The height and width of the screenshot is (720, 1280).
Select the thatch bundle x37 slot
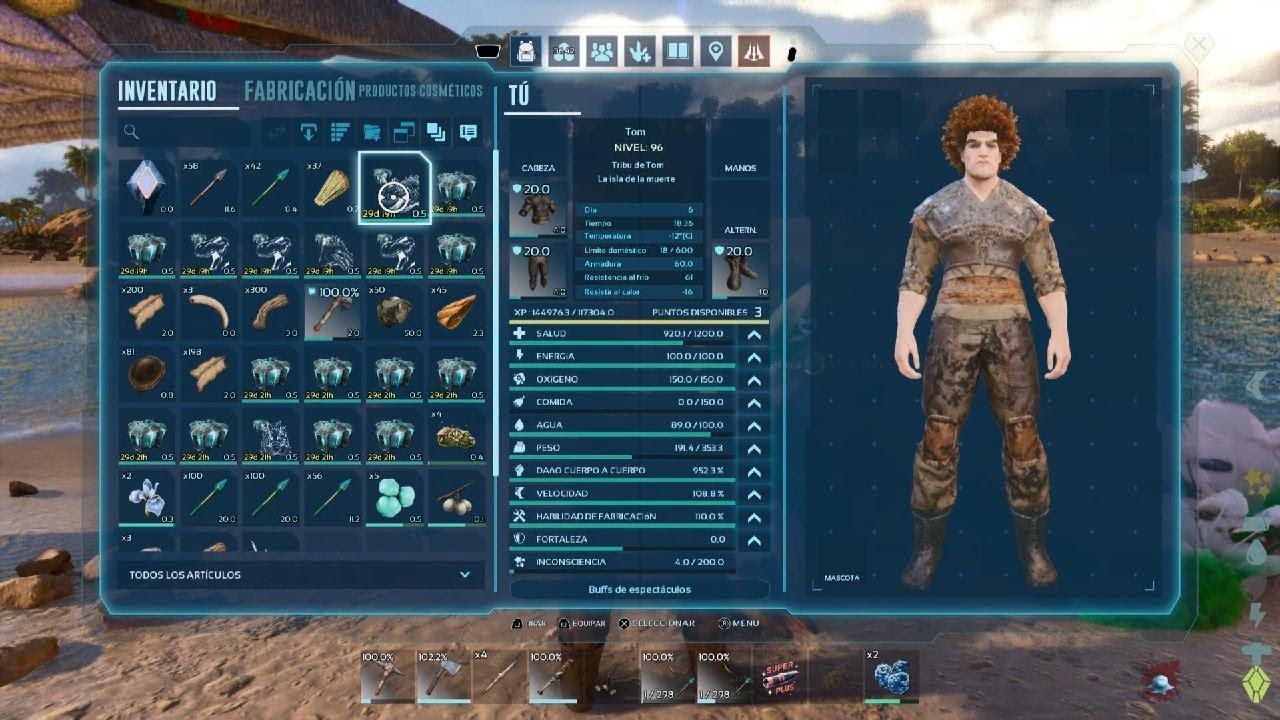(x=333, y=187)
